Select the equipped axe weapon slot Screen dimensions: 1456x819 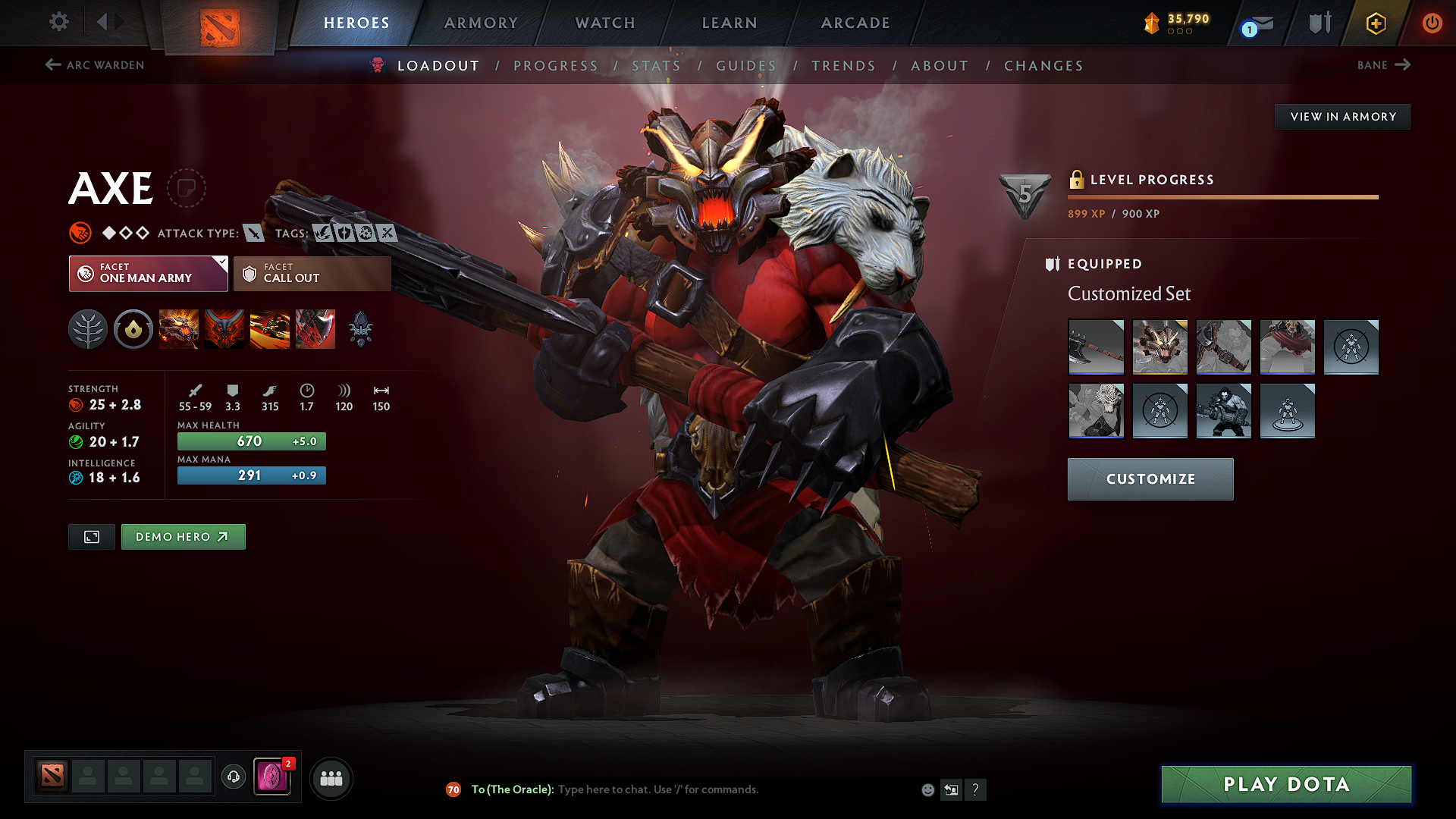tap(1096, 347)
